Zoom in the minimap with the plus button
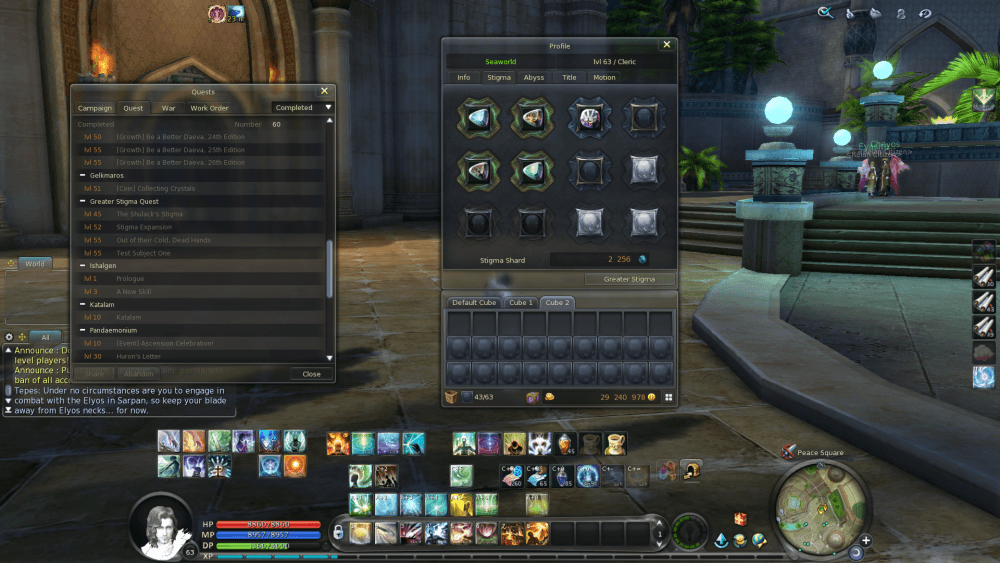 coord(866,541)
